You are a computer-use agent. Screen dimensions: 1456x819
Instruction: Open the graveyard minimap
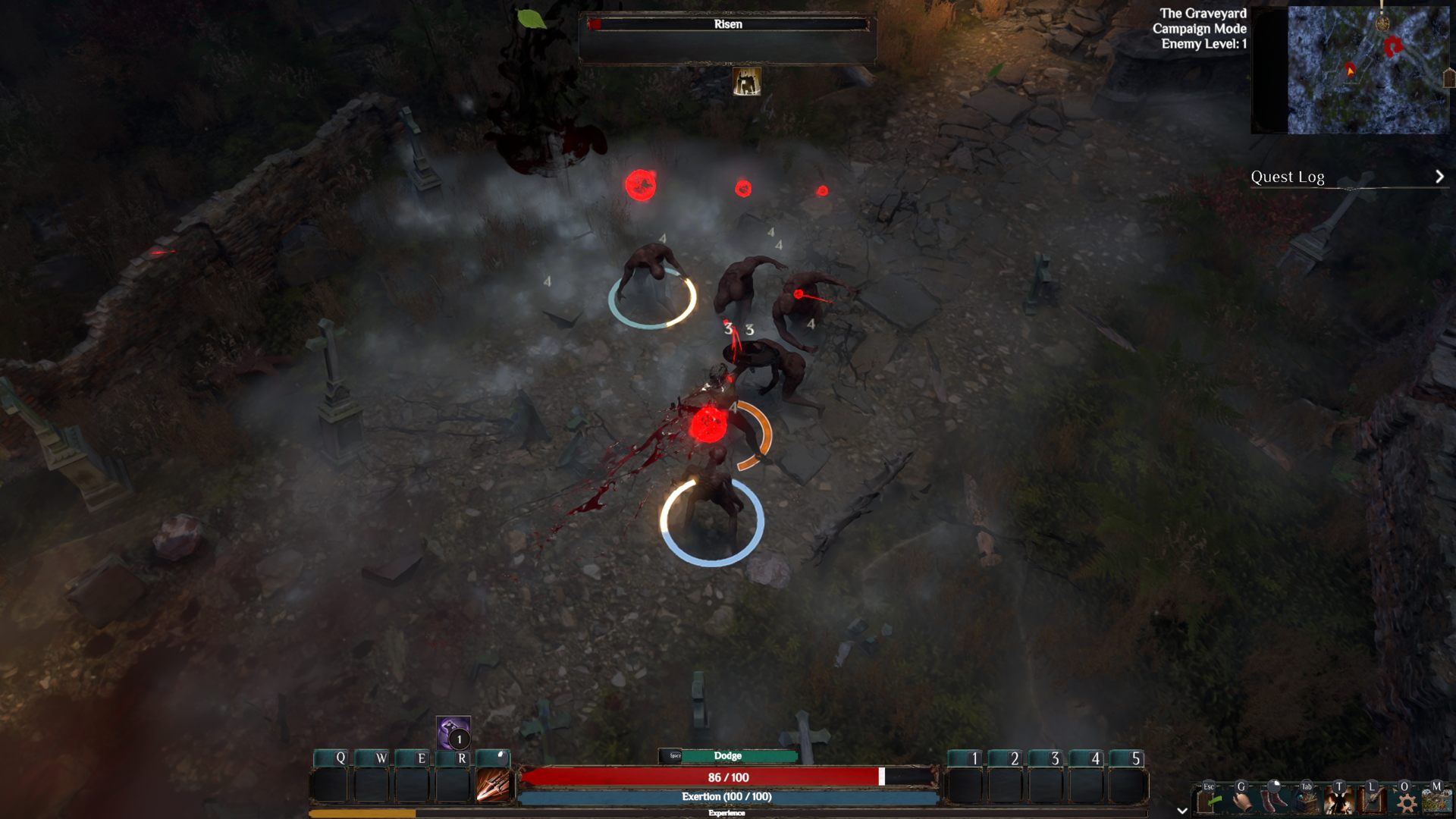click(1367, 70)
